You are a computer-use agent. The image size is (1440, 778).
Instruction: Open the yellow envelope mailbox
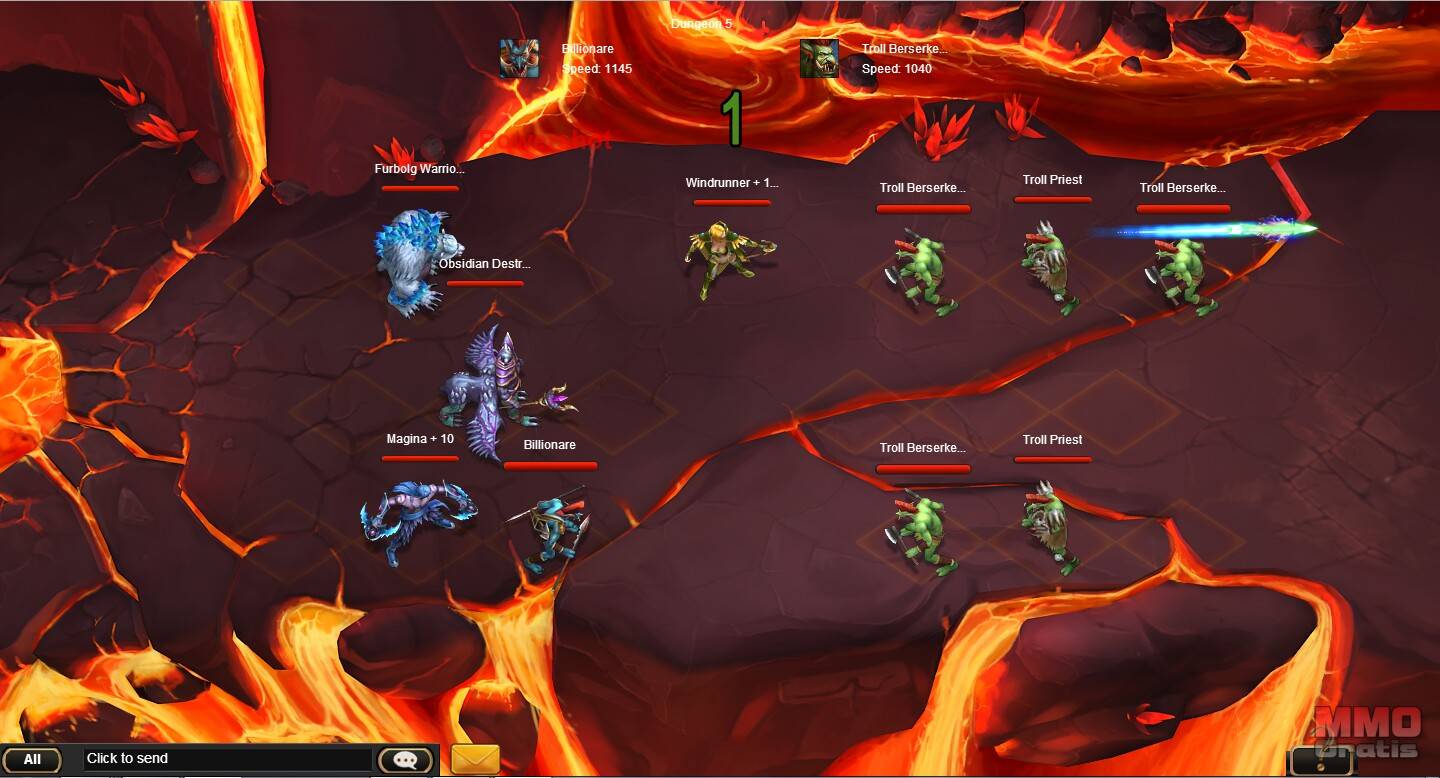pyautogui.click(x=475, y=759)
